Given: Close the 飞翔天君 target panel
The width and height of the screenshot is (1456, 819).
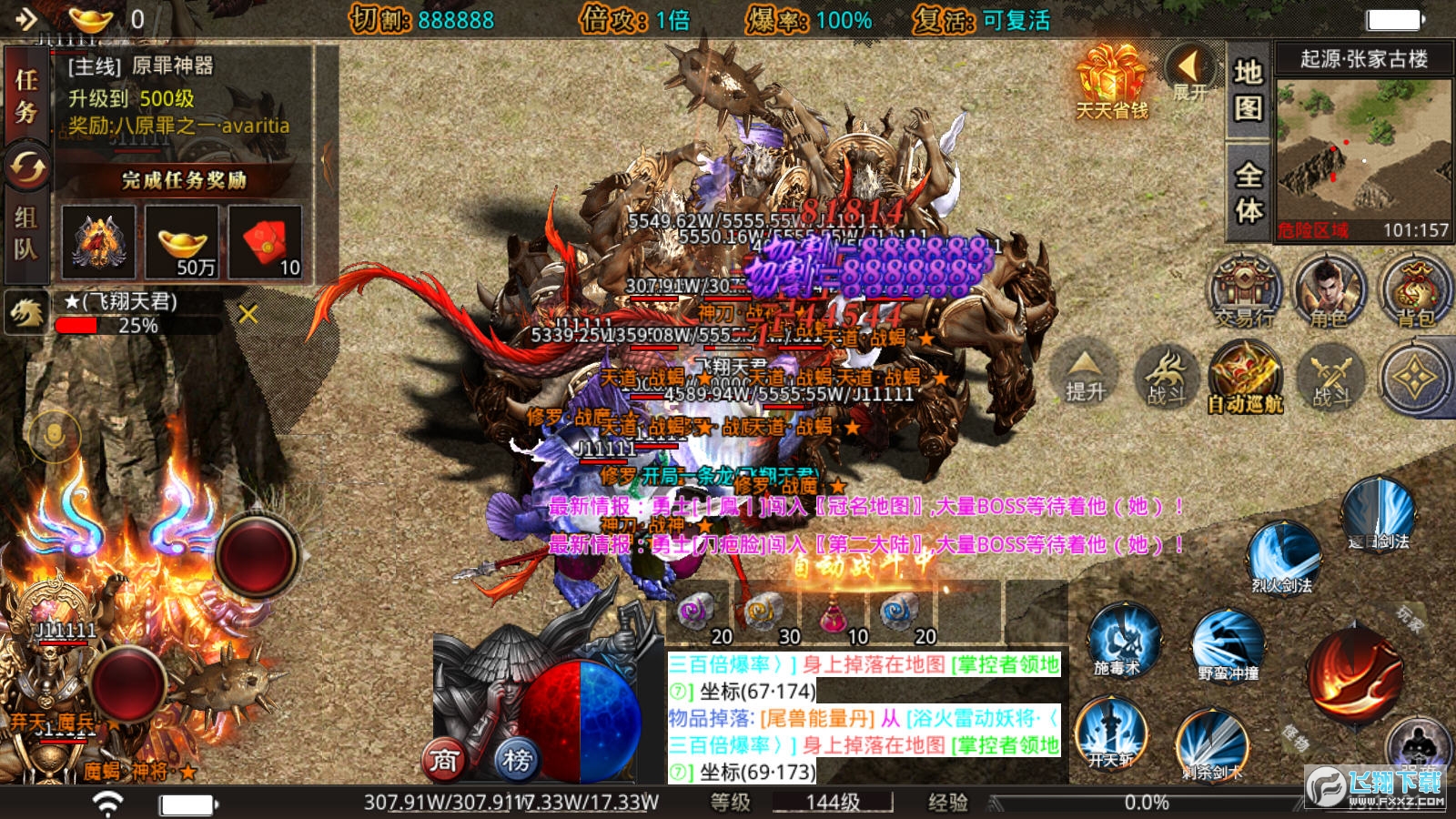Looking at the screenshot, I should point(248,314).
